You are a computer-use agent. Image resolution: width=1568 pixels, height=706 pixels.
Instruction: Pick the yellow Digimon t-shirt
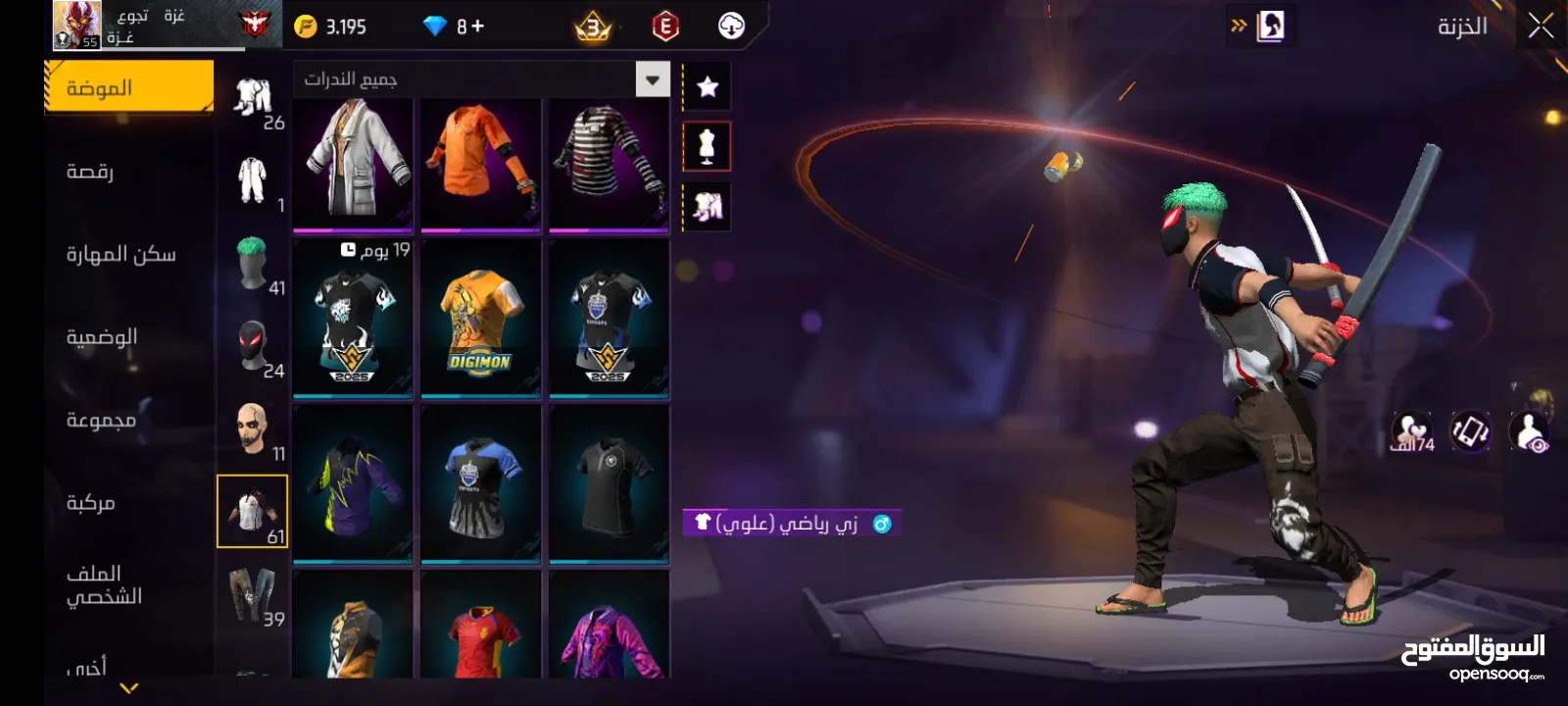click(480, 321)
